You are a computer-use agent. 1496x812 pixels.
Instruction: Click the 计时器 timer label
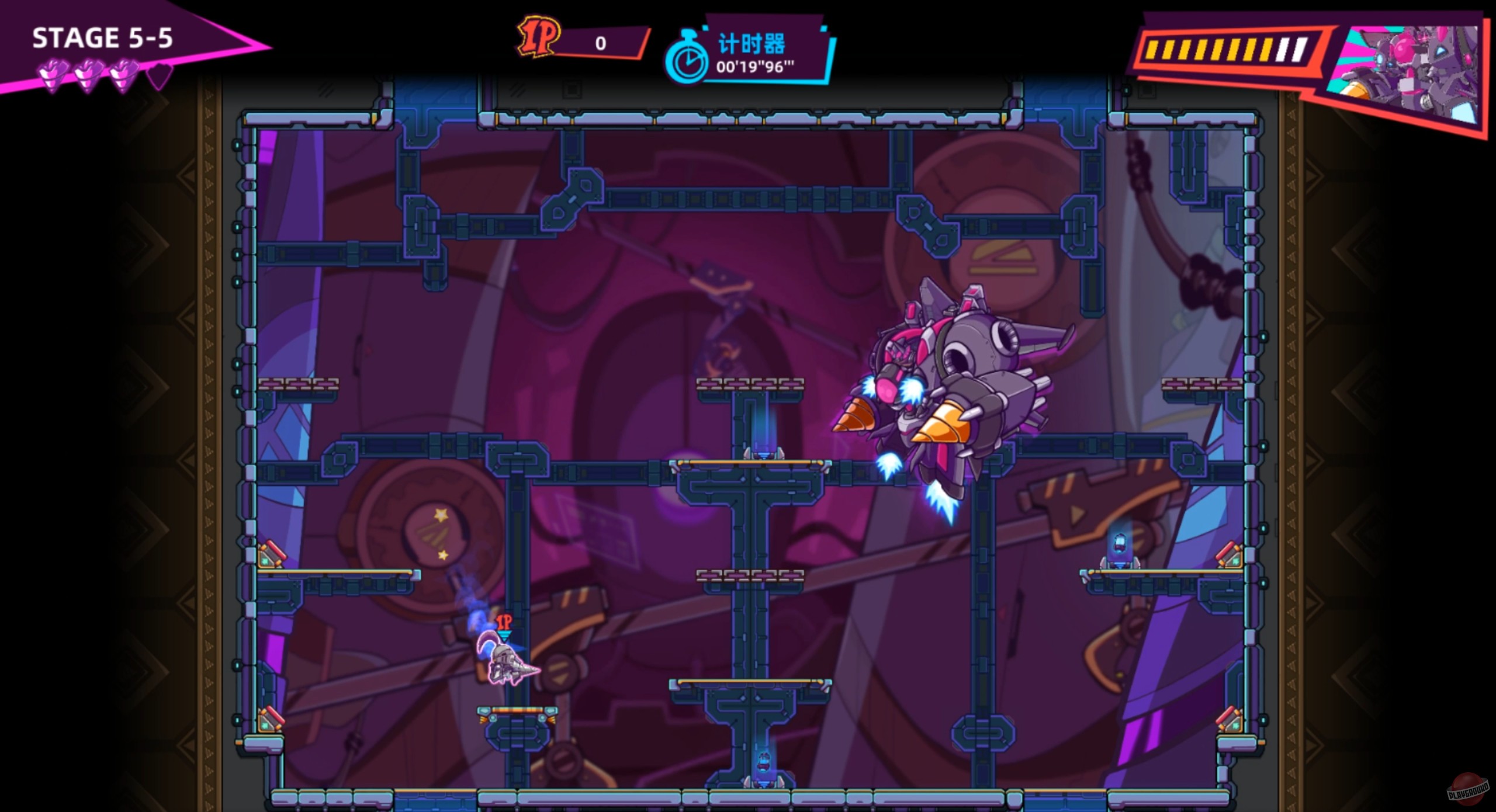tap(751, 42)
